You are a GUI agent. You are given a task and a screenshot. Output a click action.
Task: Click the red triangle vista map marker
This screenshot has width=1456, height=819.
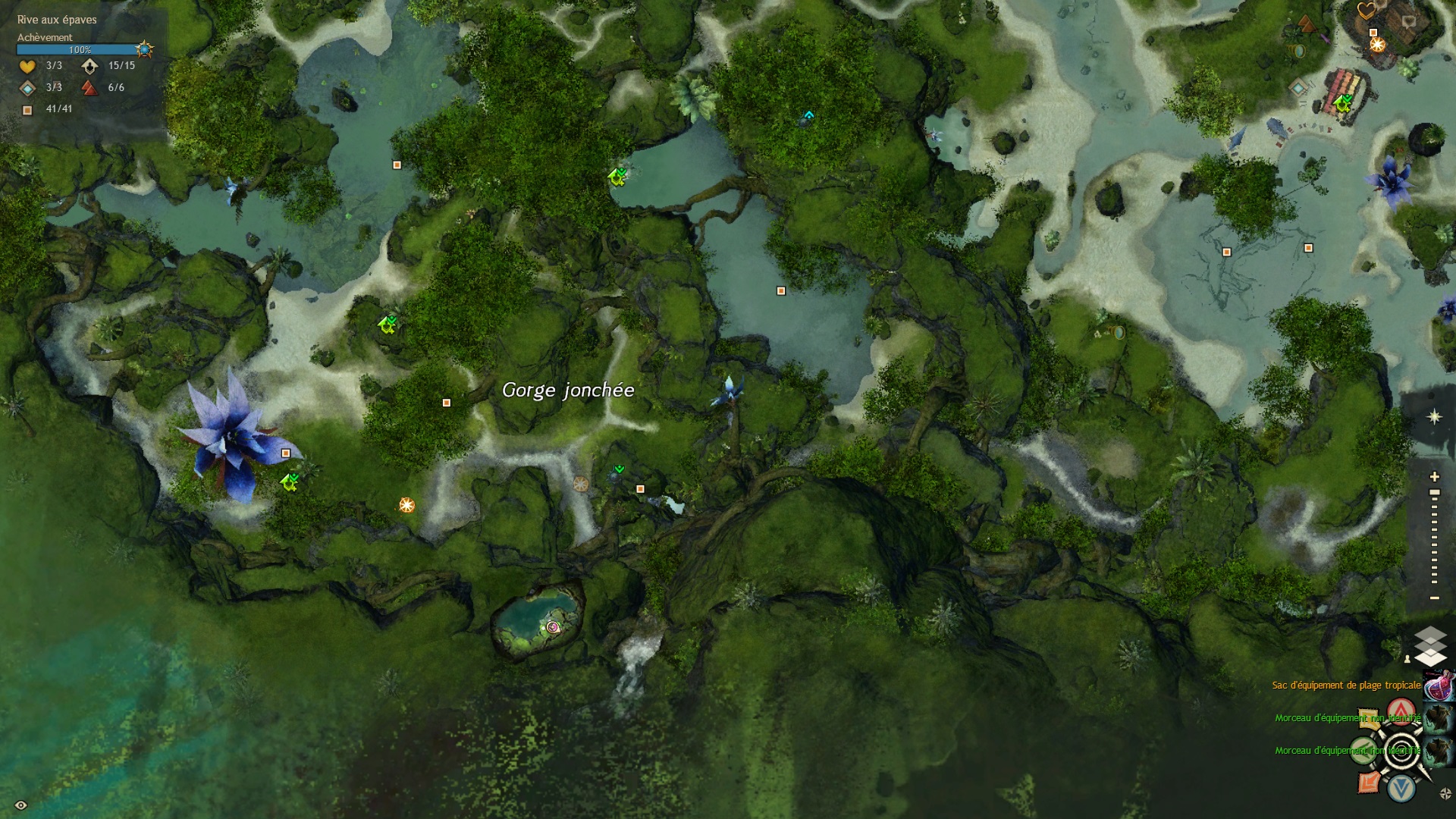coord(1305,25)
